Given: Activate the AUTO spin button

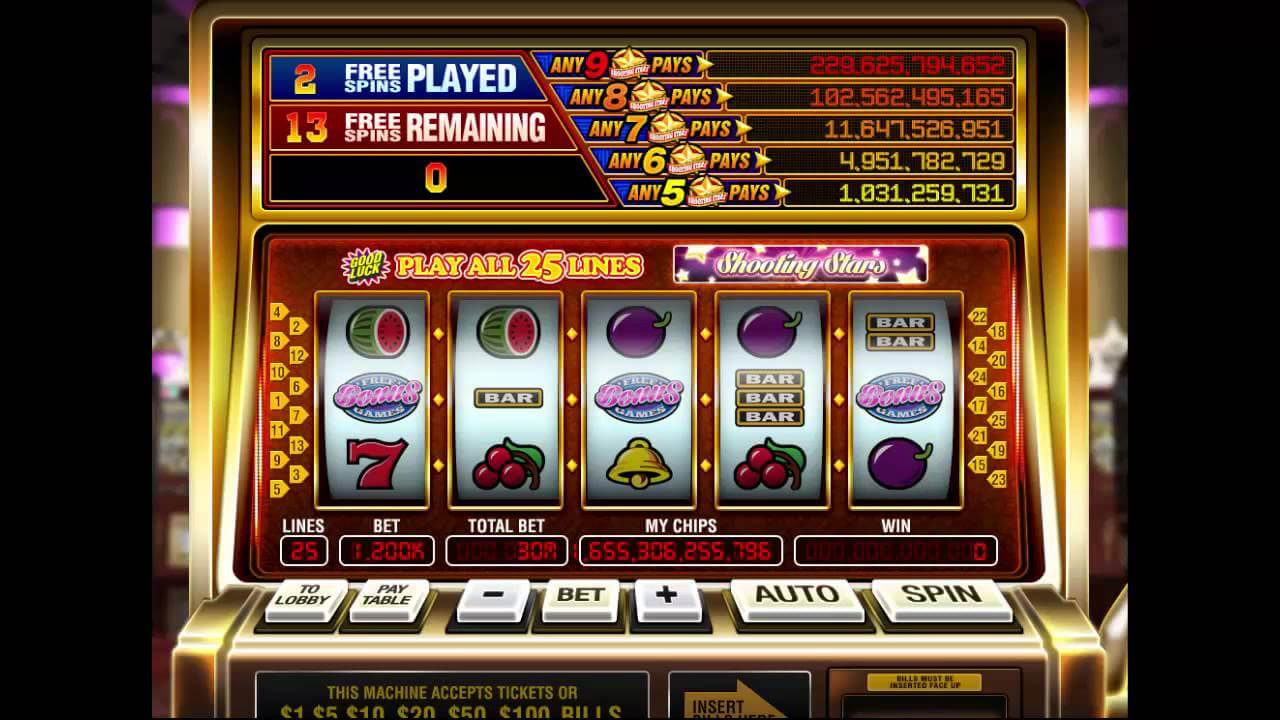Looking at the screenshot, I should [796, 595].
